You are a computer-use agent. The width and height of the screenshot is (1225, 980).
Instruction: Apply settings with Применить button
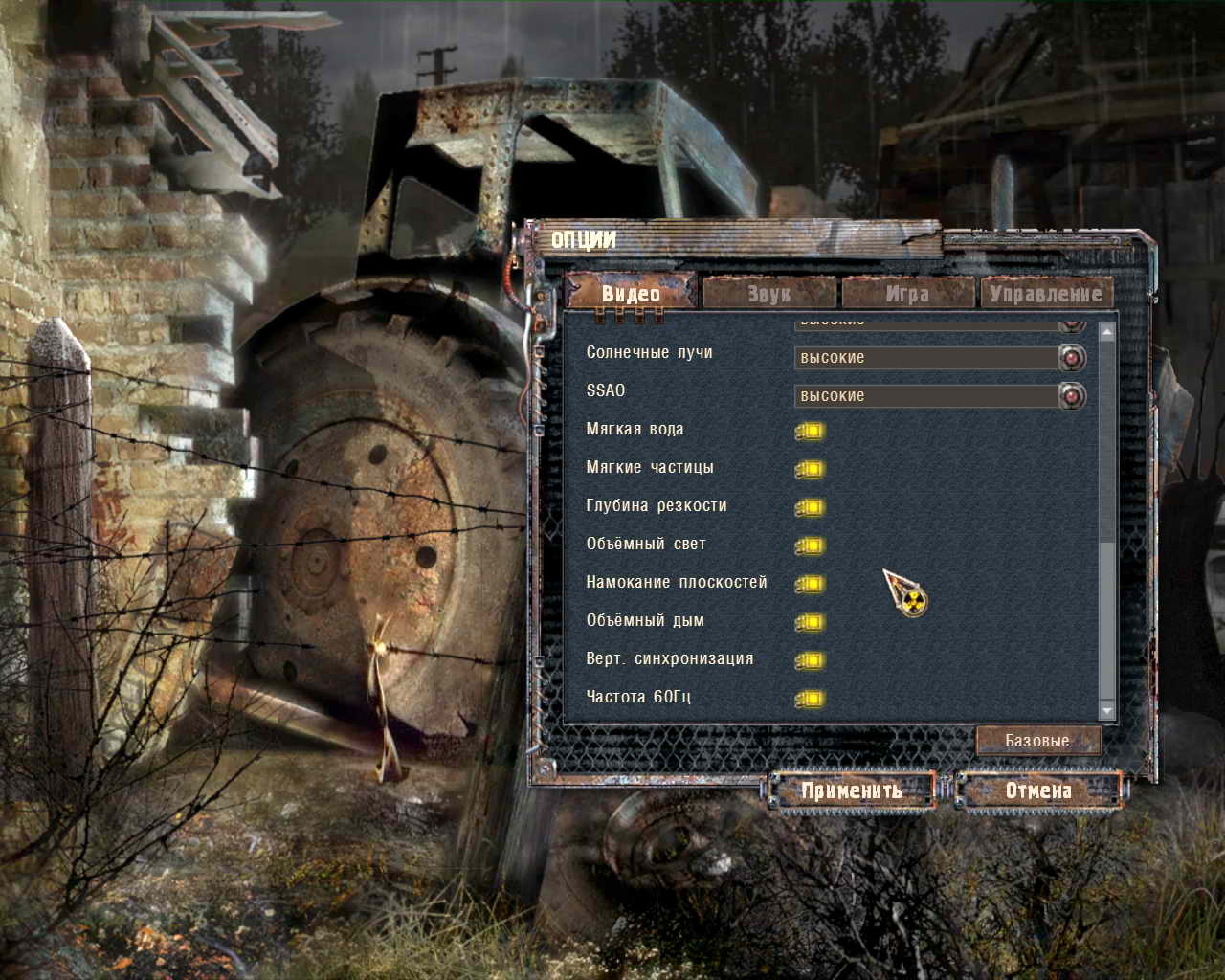coord(852,791)
